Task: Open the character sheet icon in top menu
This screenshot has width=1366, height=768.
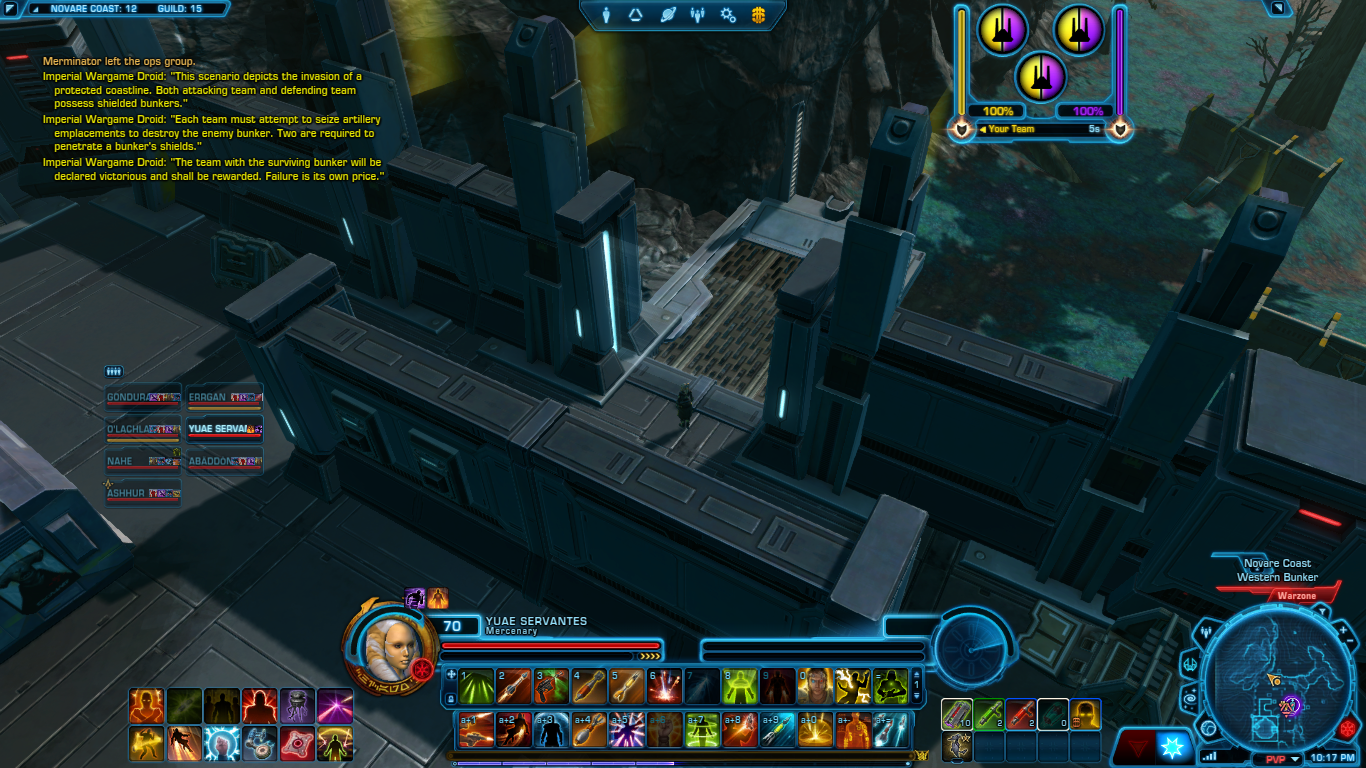Action: pos(606,15)
